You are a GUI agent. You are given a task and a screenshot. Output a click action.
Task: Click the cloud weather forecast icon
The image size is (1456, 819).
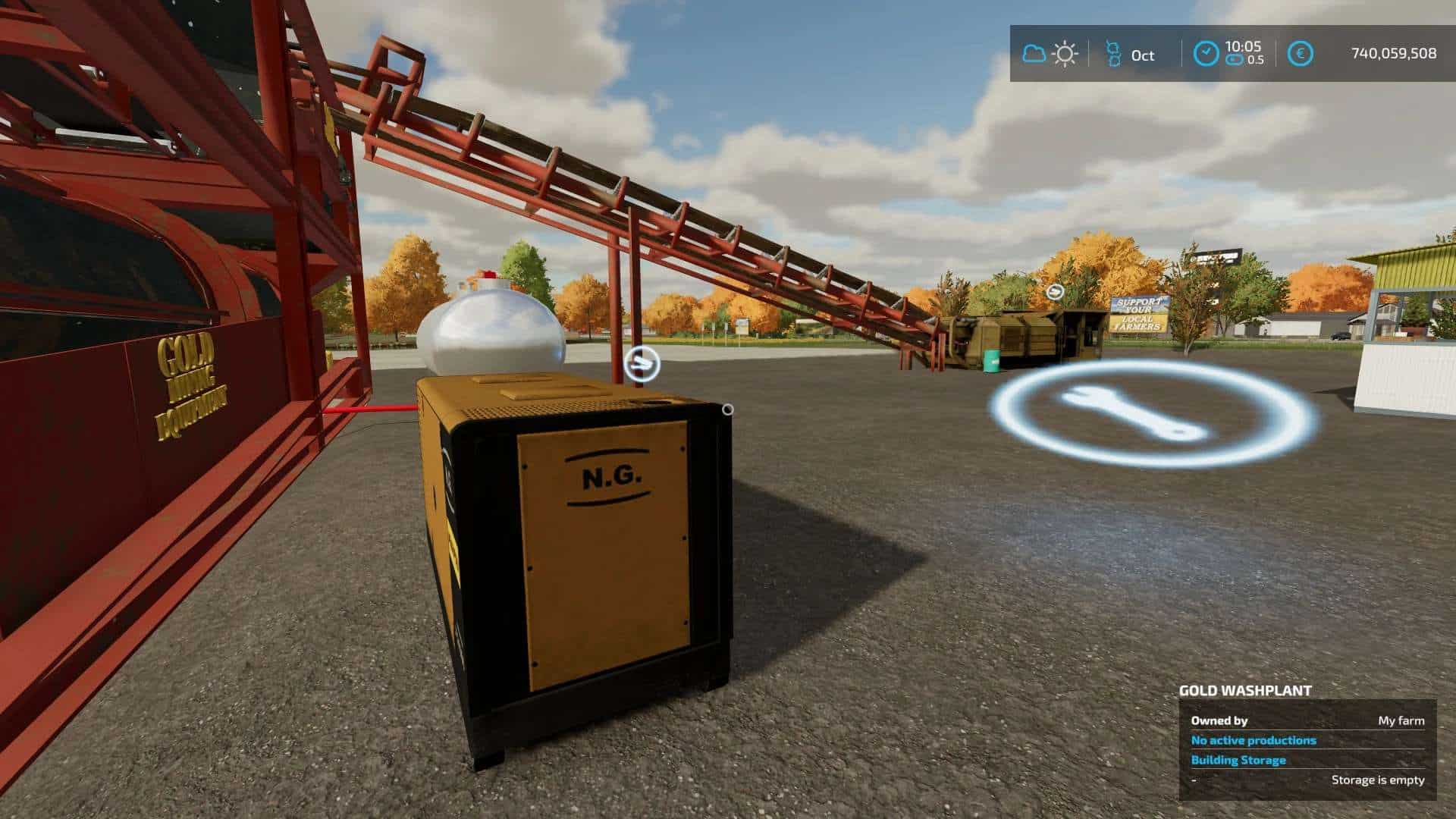(x=1034, y=54)
